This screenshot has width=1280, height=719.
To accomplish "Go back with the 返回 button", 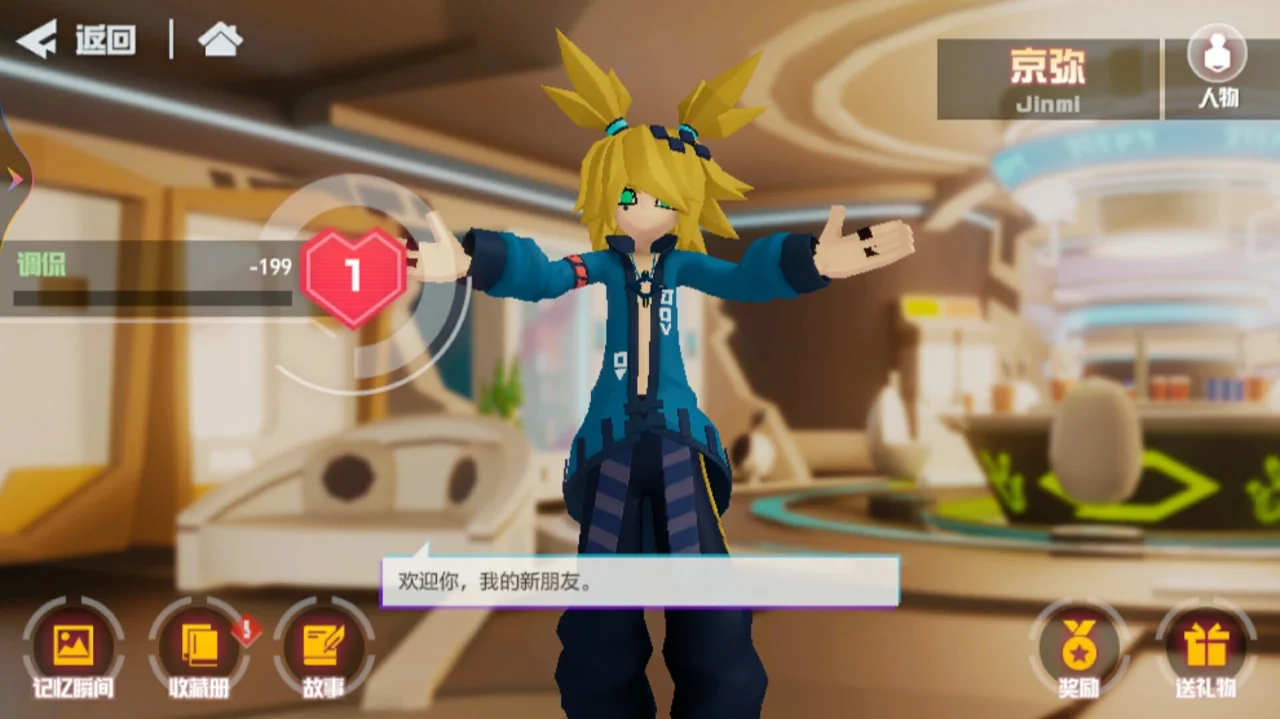I will point(78,41).
